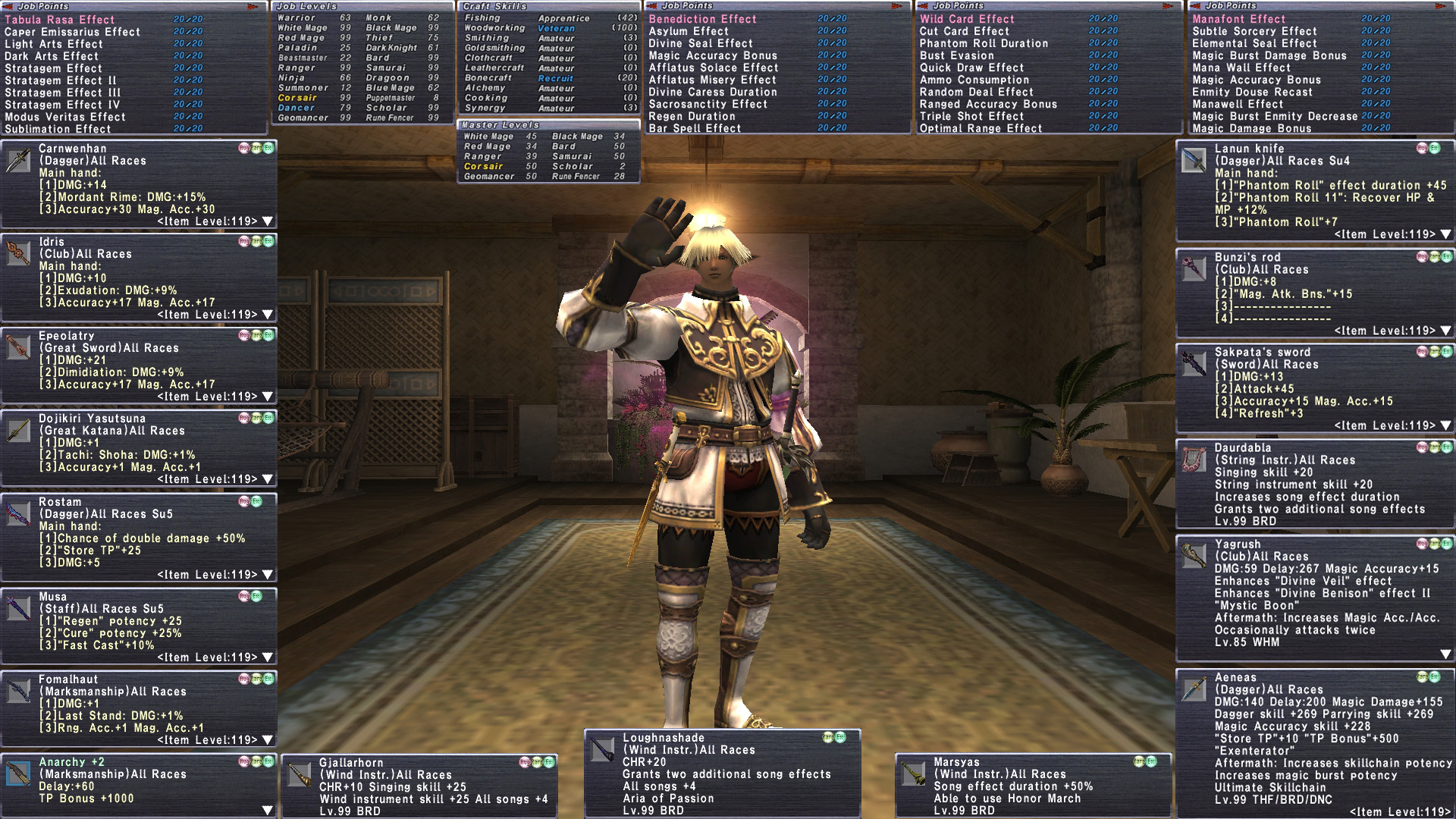
Task: Click the Aeneas dagger icon
Action: 1194,690
